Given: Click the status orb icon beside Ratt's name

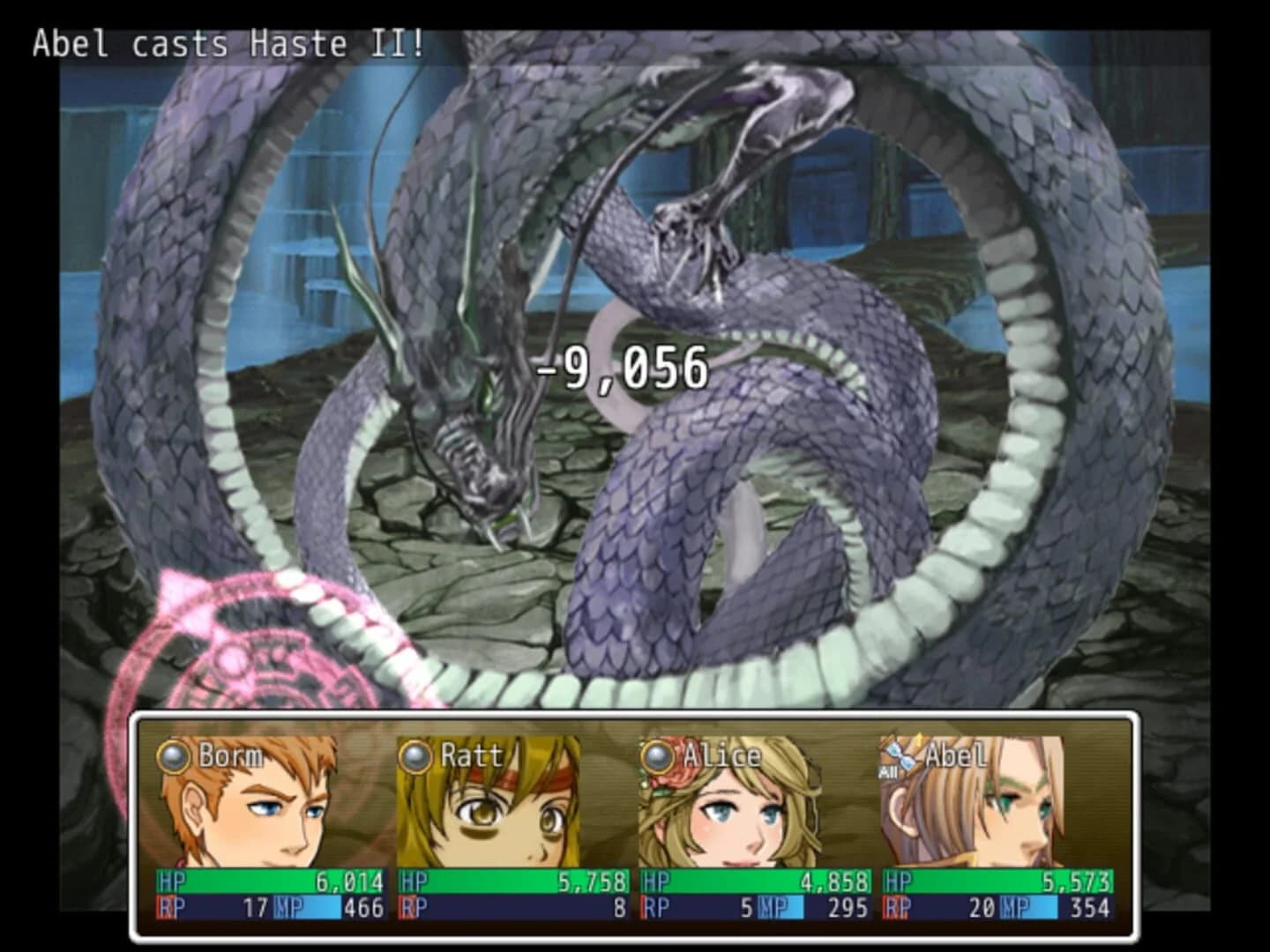Looking at the screenshot, I should 415,755.
